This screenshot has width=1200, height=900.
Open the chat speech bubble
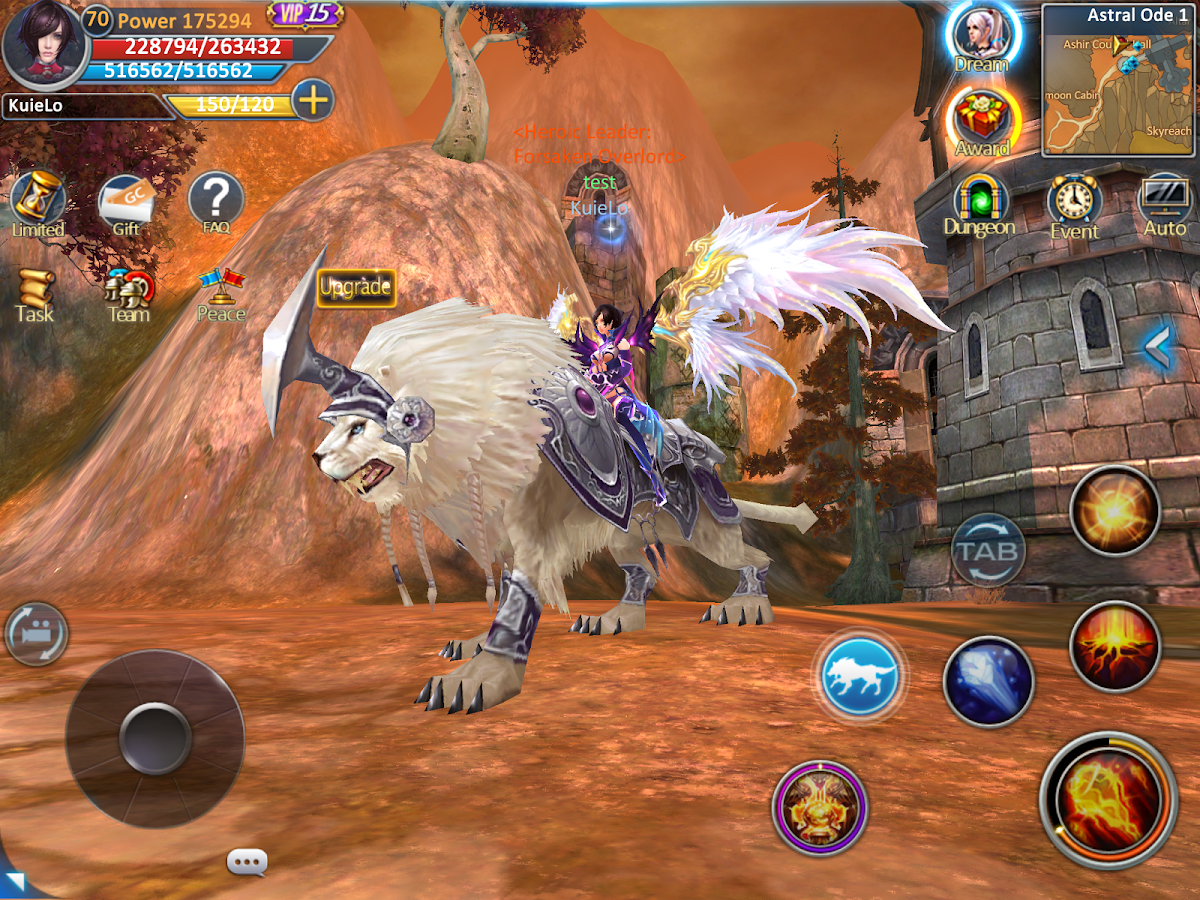pos(247,861)
